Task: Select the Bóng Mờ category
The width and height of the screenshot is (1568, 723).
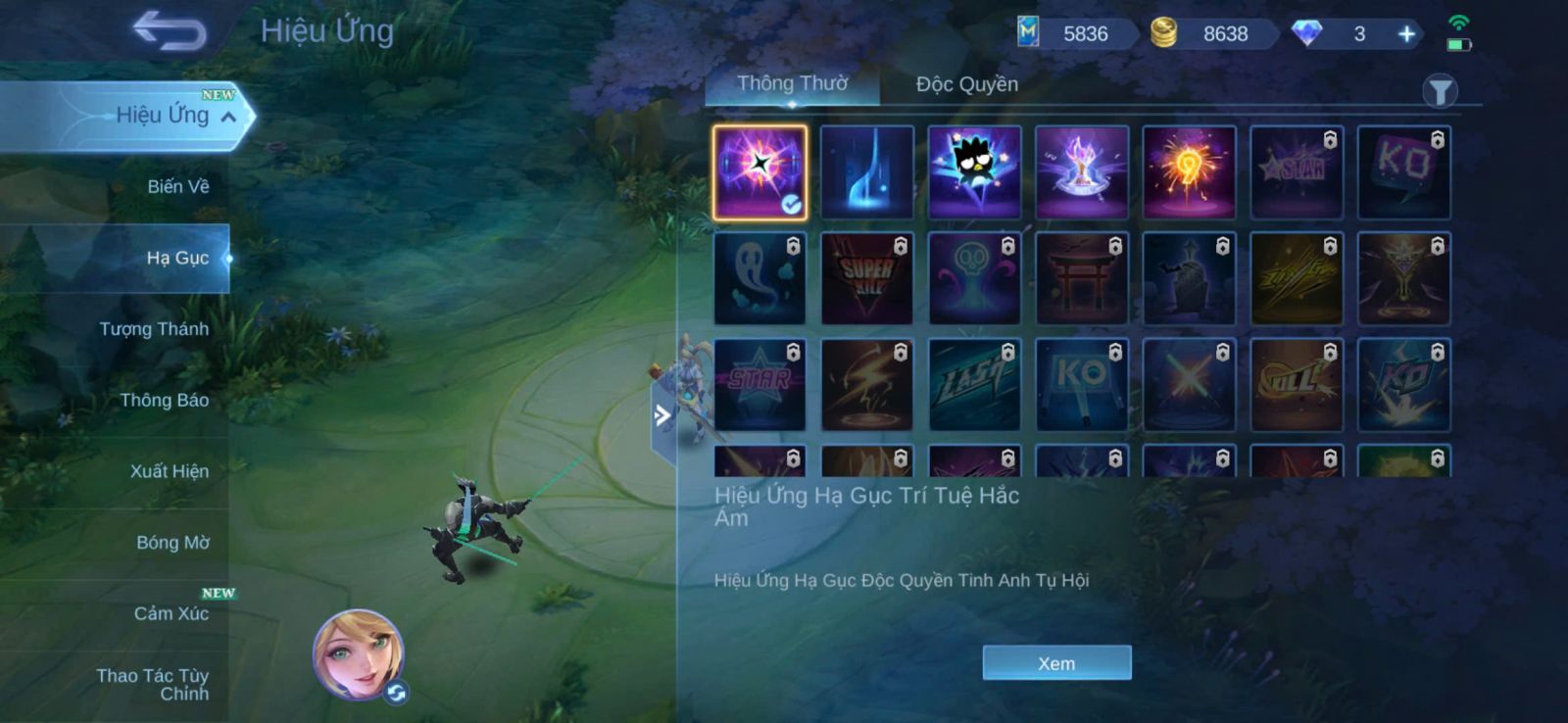Action: (x=172, y=543)
